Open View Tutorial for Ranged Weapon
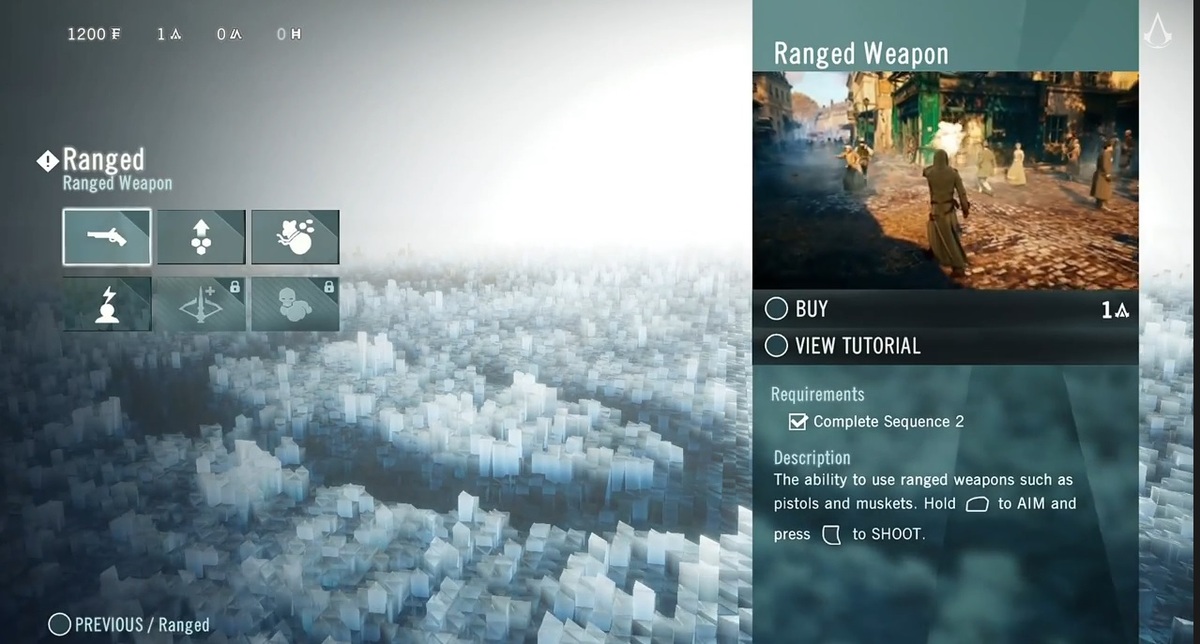Image resolution: width=1200 pixels, height=644 pixels. 856,346
